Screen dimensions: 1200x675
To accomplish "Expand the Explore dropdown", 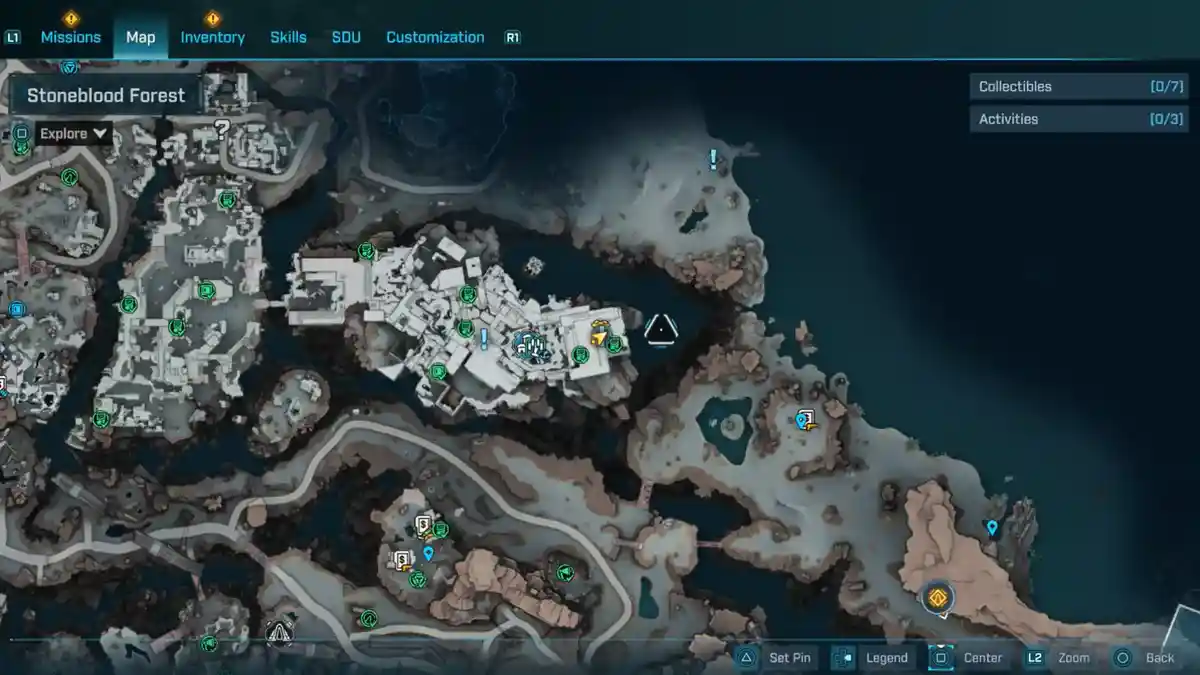I will tap(74, 133).
